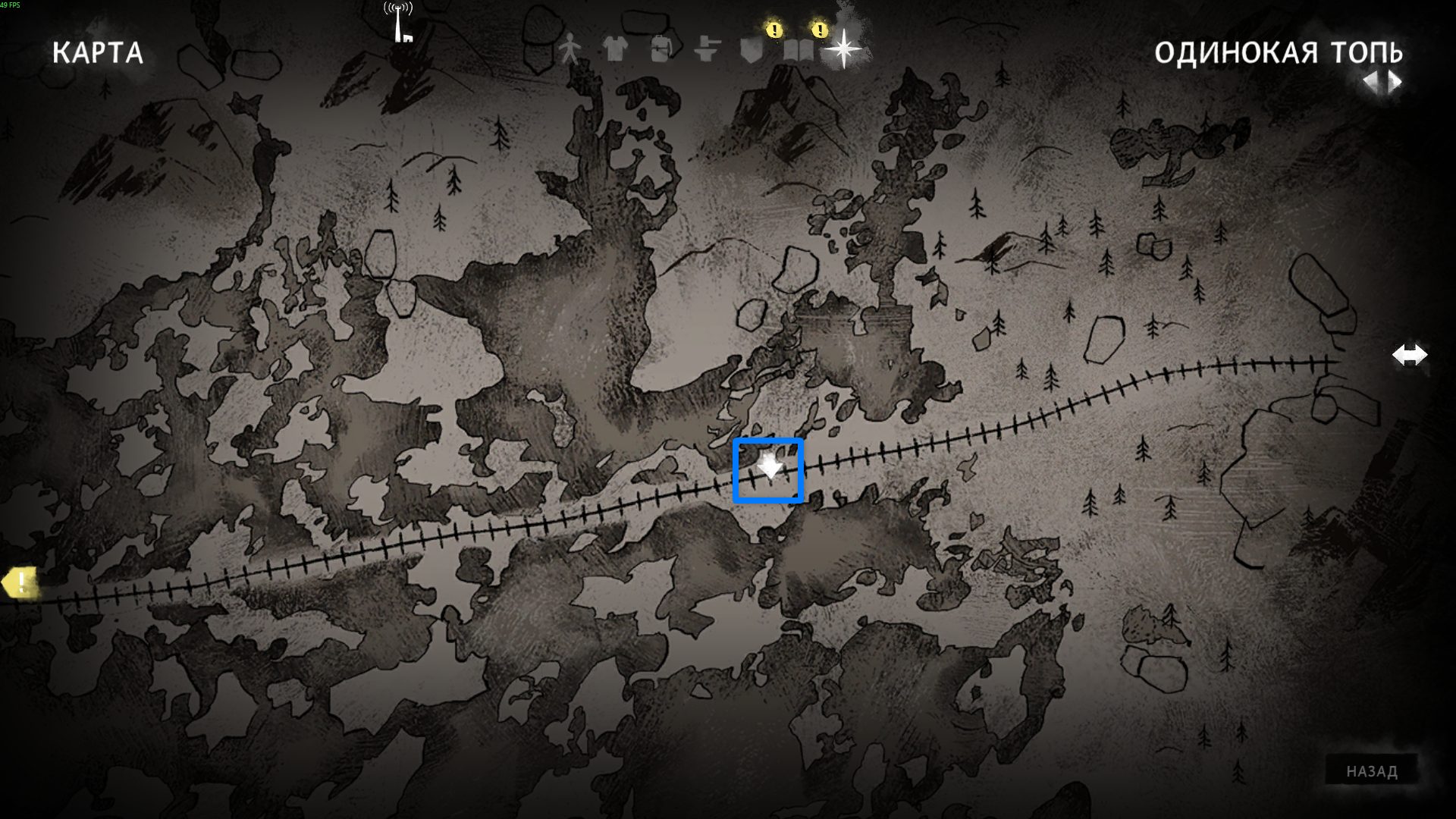1456x819 pixels.
Task: Show the previous region with the left arrow
Action: point(1370,81)
